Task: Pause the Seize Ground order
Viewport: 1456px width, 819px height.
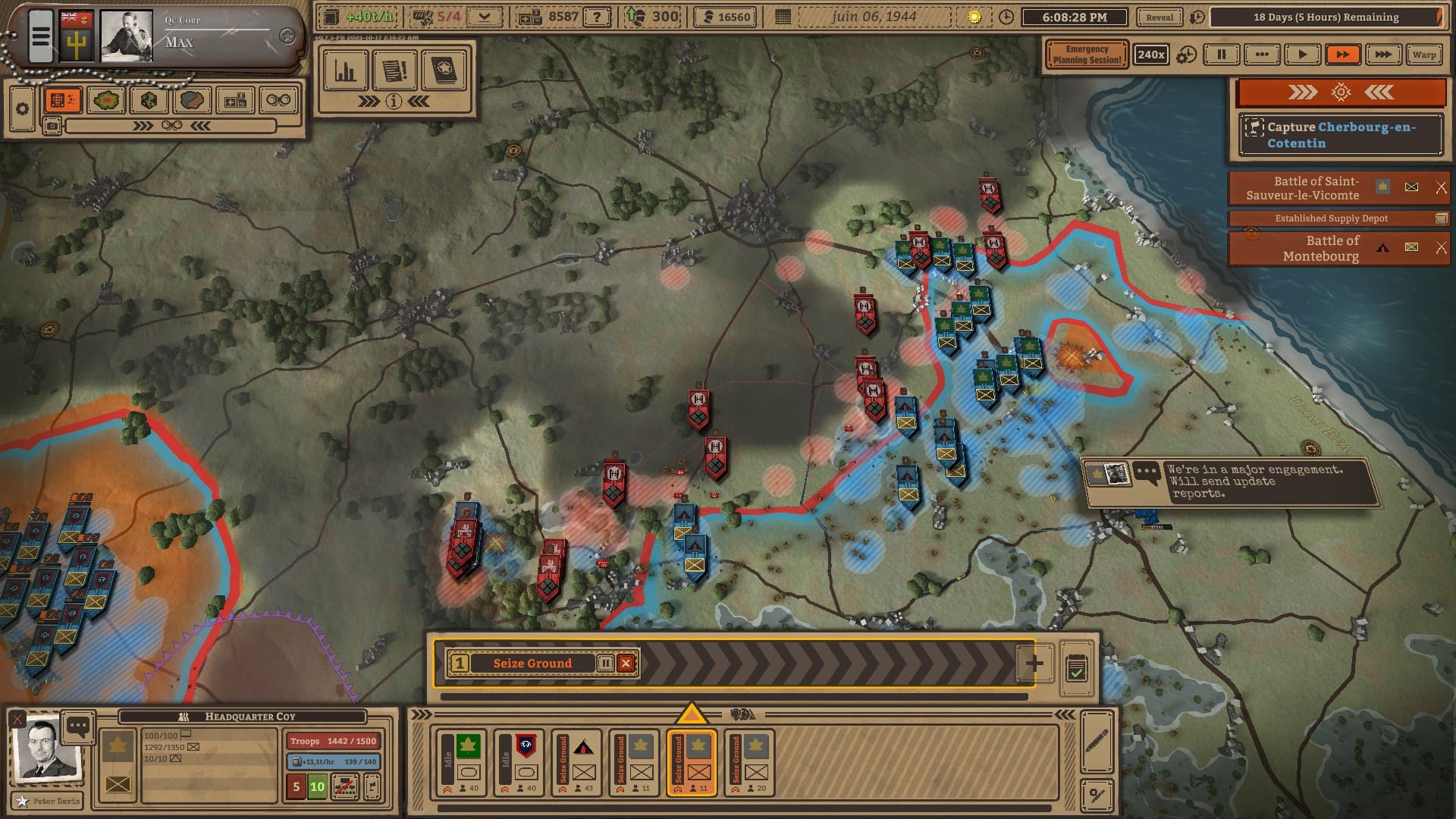Action: (605, 664)
